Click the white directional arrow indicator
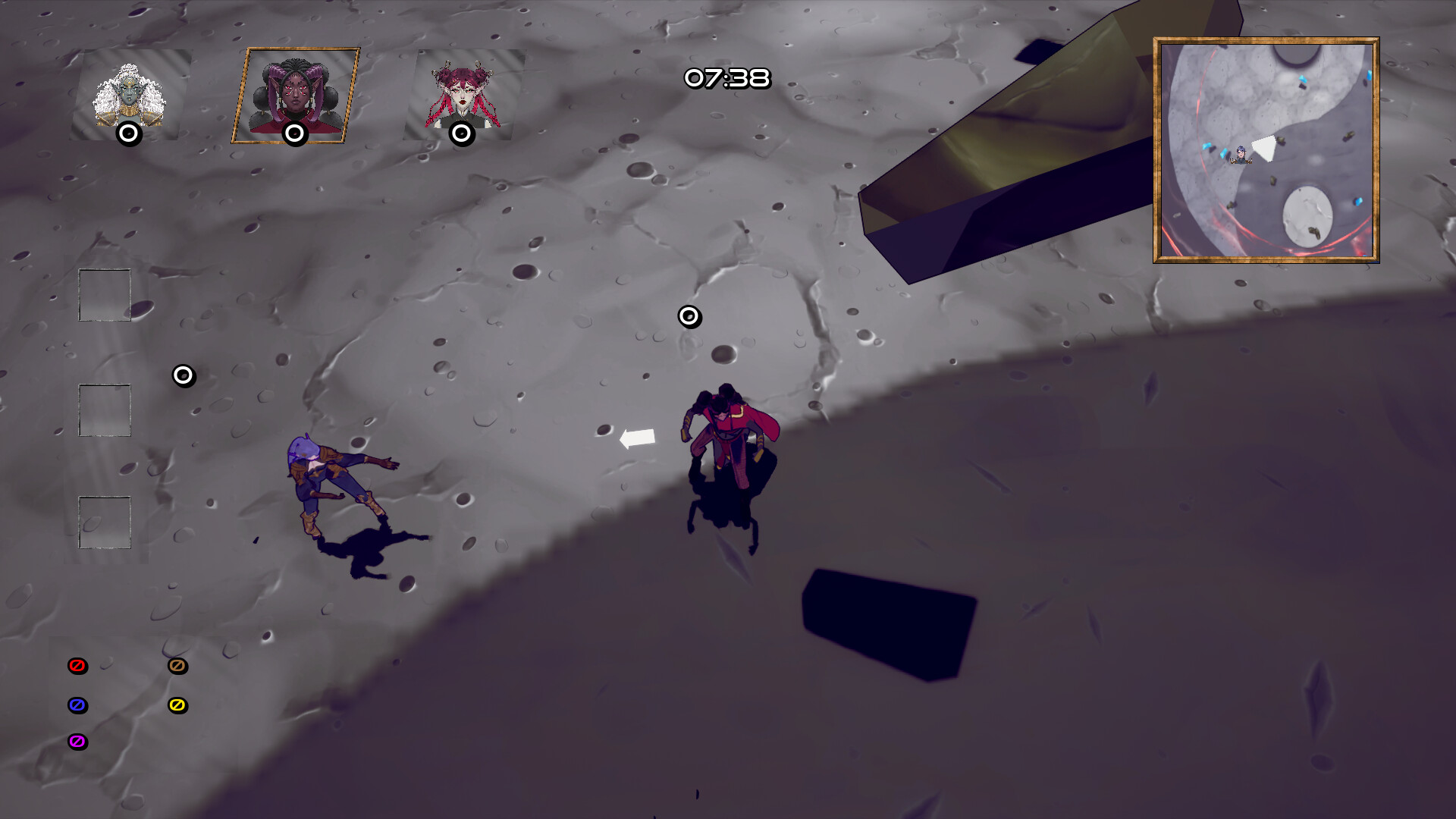The image size is (1456, 819). (638, 438)
